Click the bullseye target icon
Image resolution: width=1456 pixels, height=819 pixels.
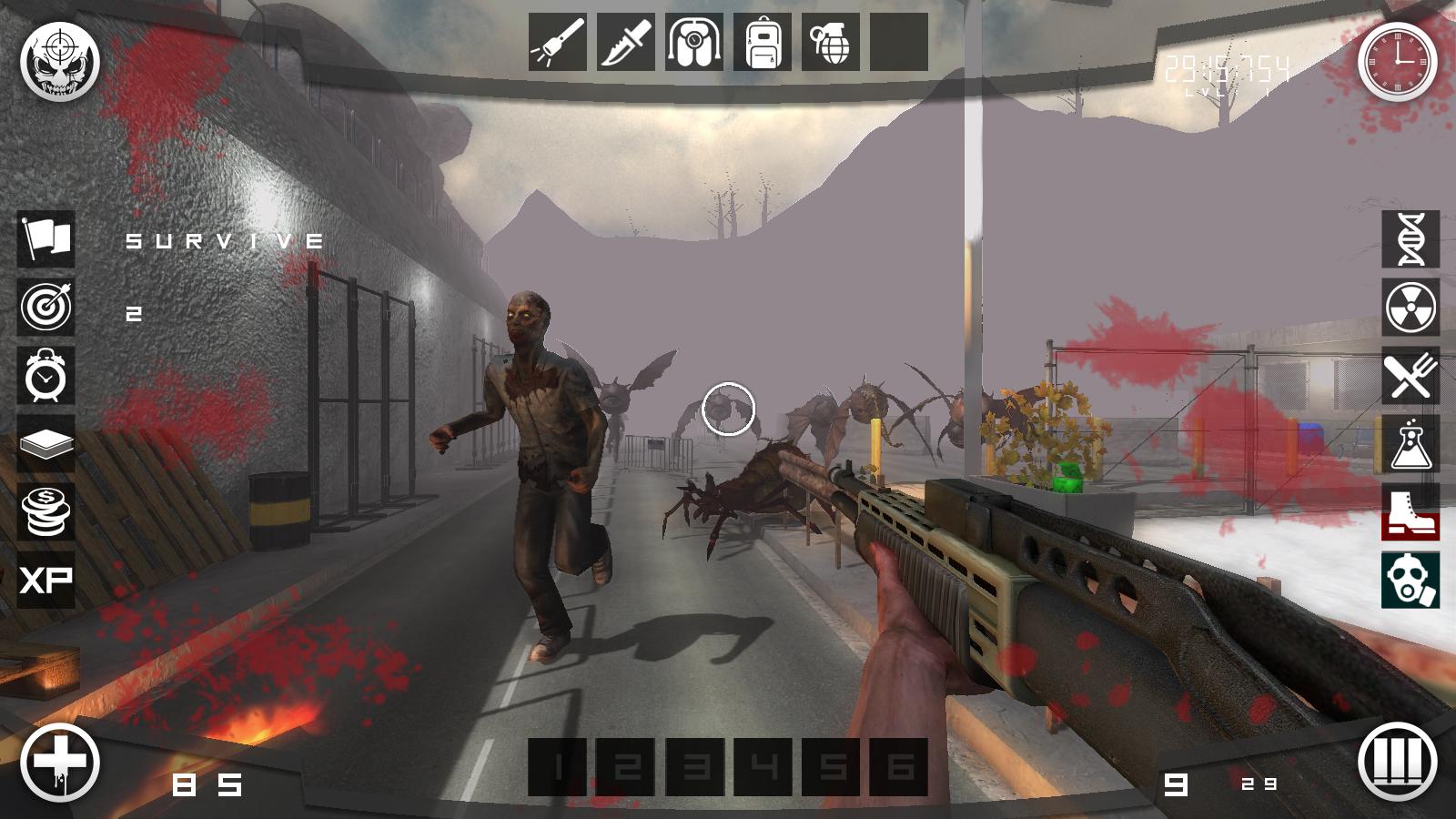point(46,307)
